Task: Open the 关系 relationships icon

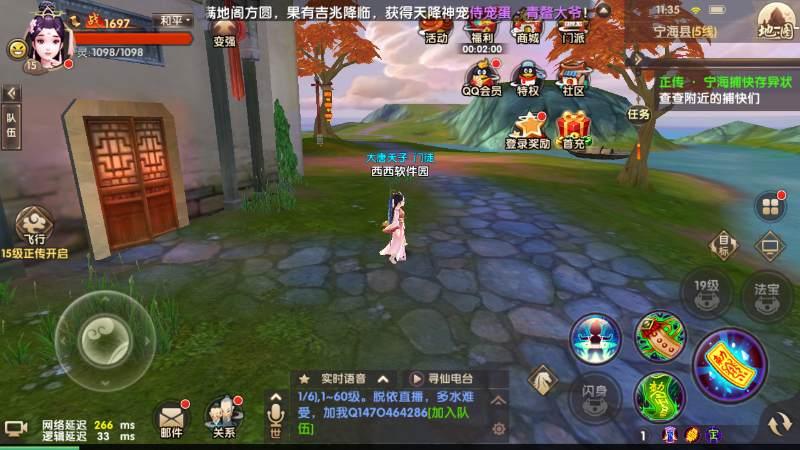Action: [x=222, y=417]
